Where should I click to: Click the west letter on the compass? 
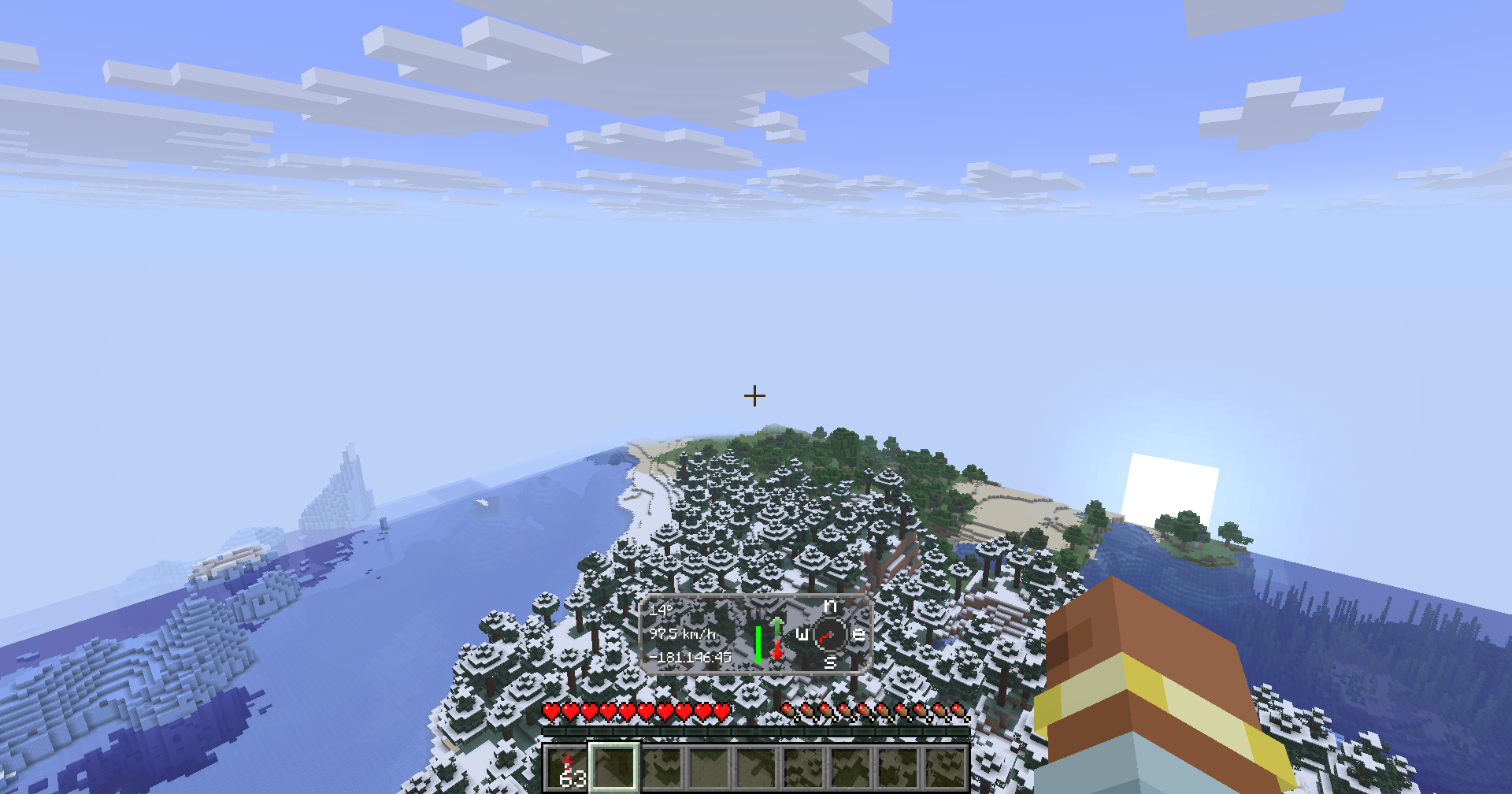click(x=802, y=635)
